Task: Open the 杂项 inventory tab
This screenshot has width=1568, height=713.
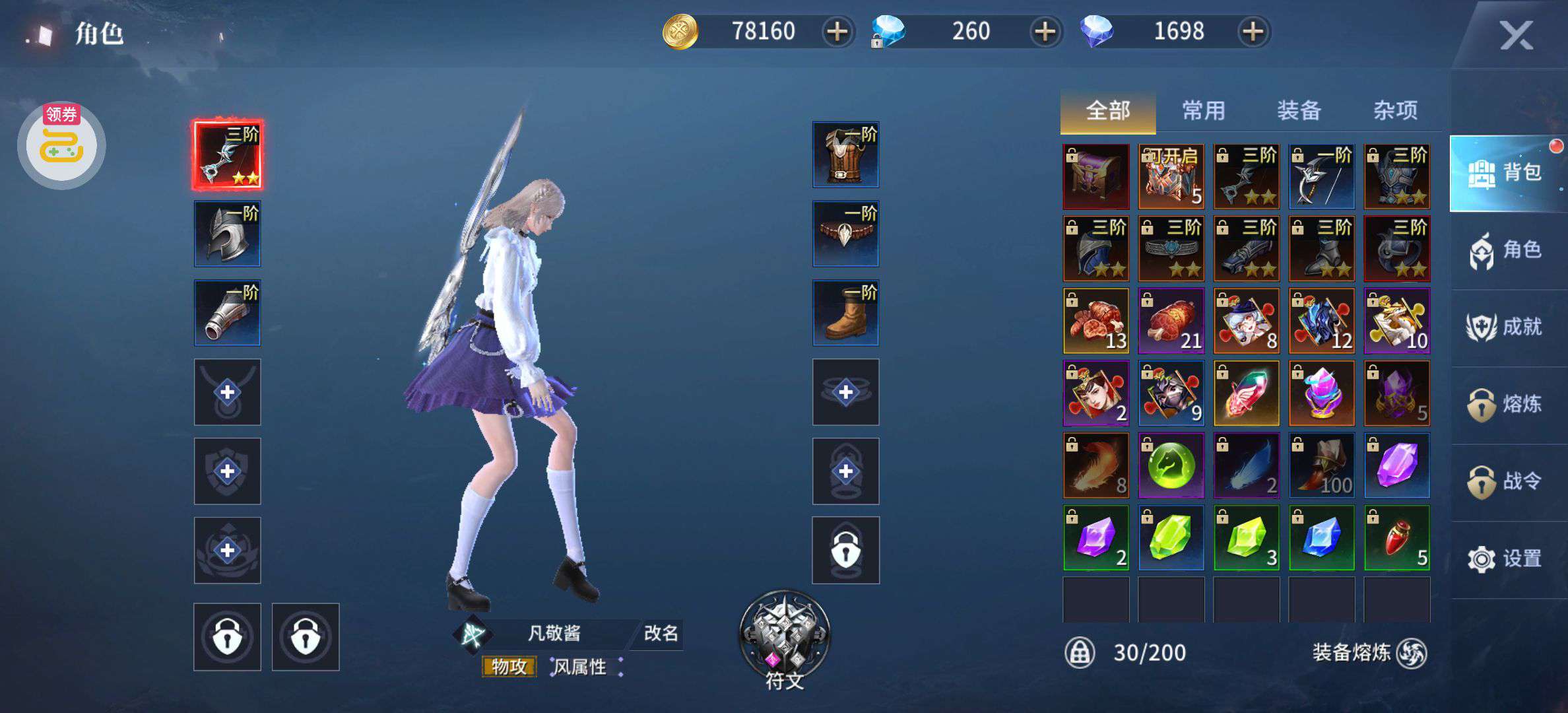Action: click(1395, 110)
